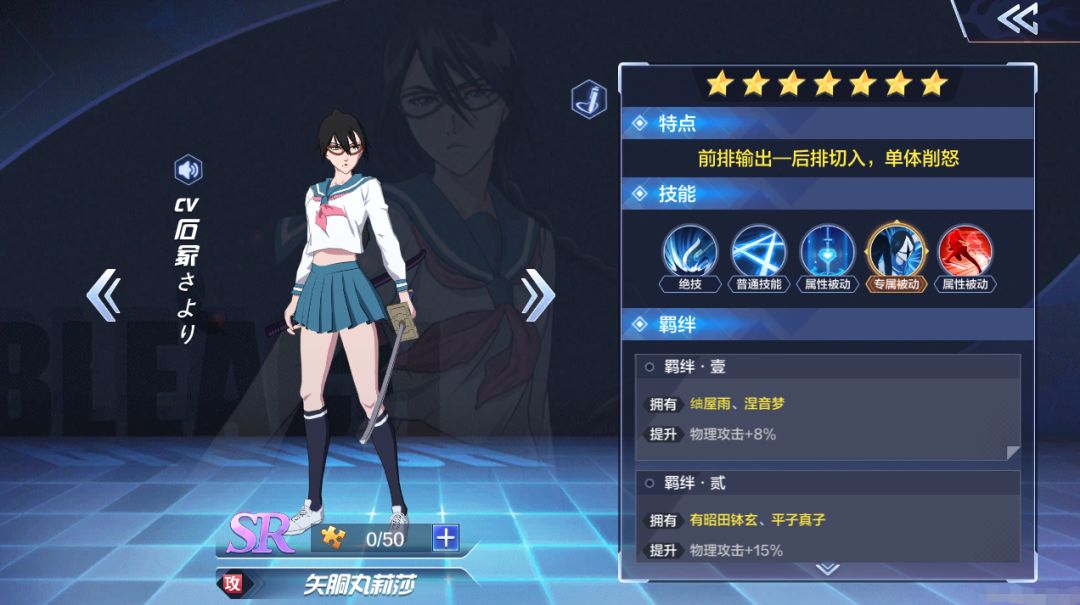Viewport: 1080px width, 605px height.
Task: View the 普通技能 skill icon
Action: (759, 251)
